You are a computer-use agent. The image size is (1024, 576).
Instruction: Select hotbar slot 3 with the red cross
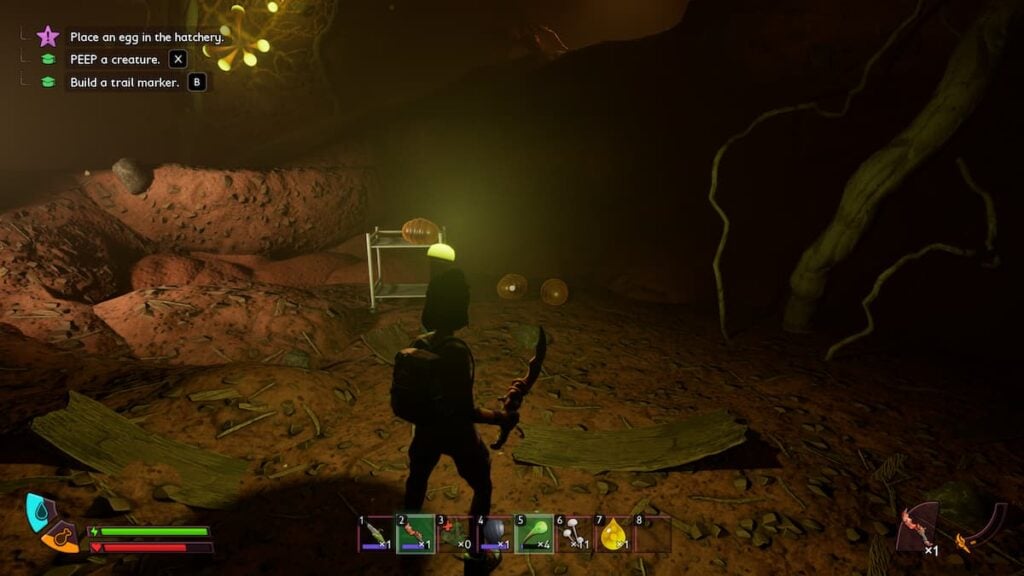coord(454,533)
